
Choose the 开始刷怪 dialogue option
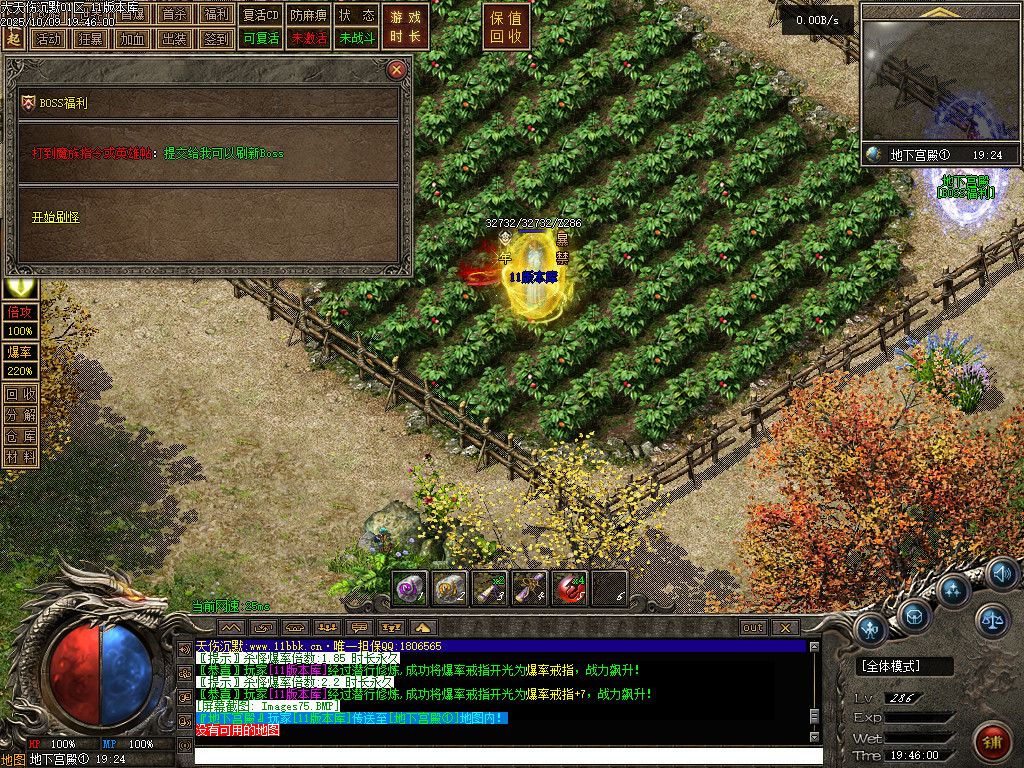[54, 217]
